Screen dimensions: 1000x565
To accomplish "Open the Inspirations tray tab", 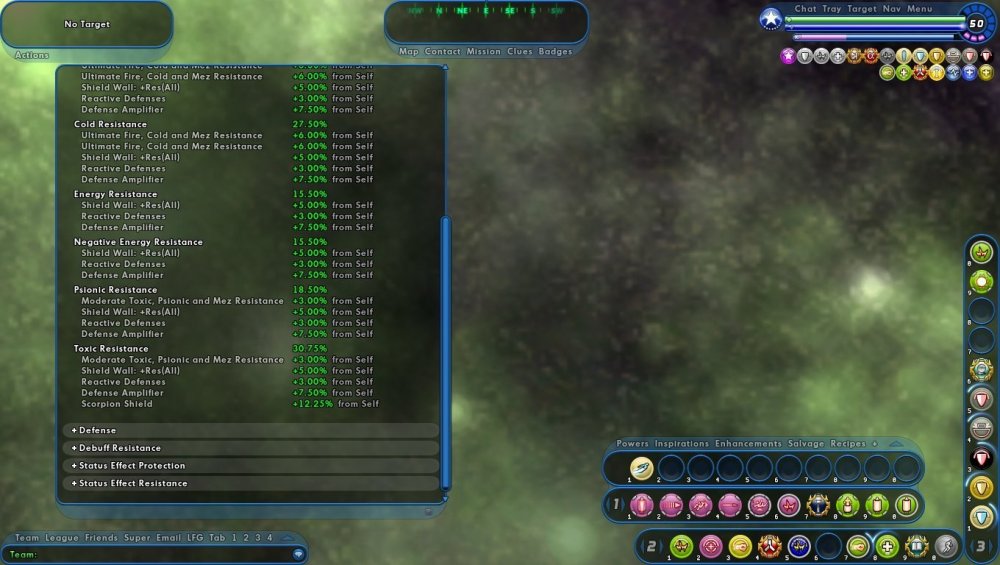I will pyautogui.click(x=681, y=443).
